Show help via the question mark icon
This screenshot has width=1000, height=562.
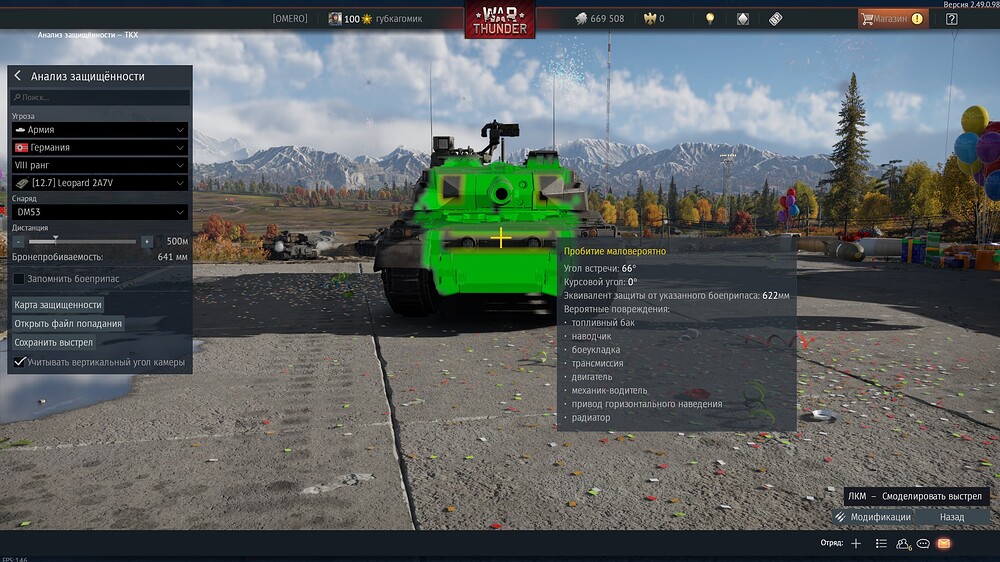(951, 18)
